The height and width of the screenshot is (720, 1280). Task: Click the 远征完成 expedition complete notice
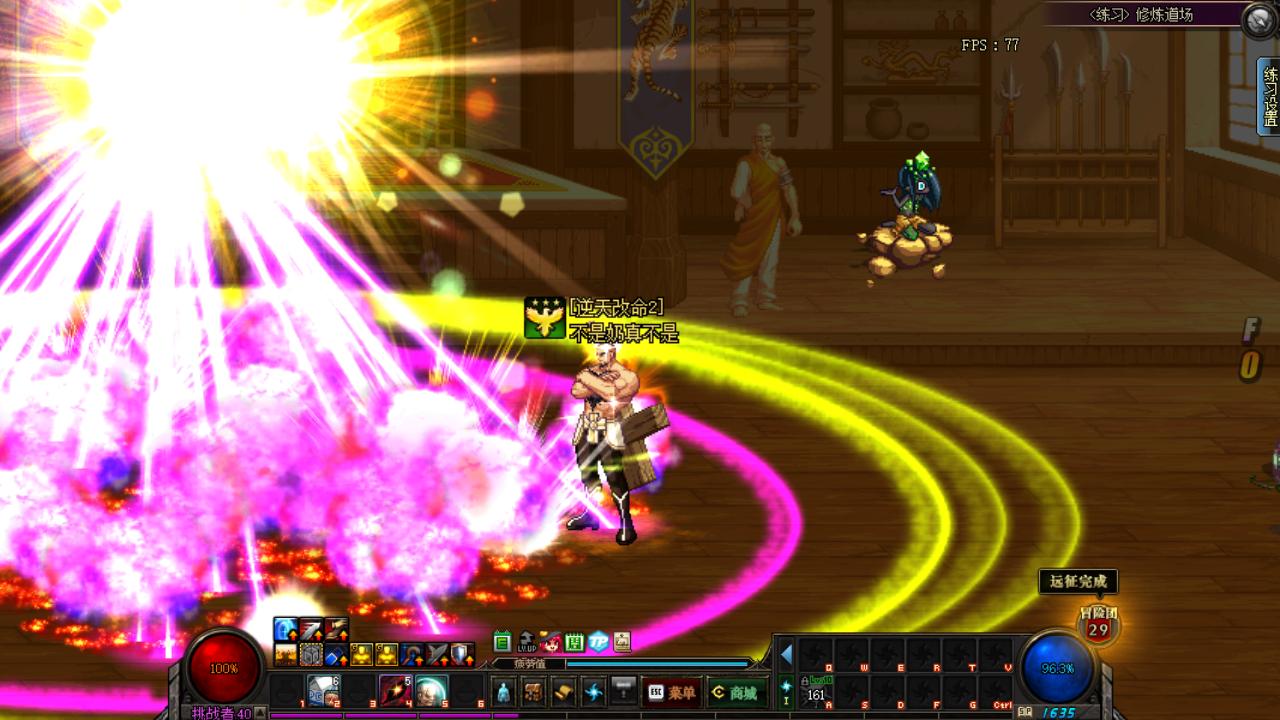(x=1077, y=582)
